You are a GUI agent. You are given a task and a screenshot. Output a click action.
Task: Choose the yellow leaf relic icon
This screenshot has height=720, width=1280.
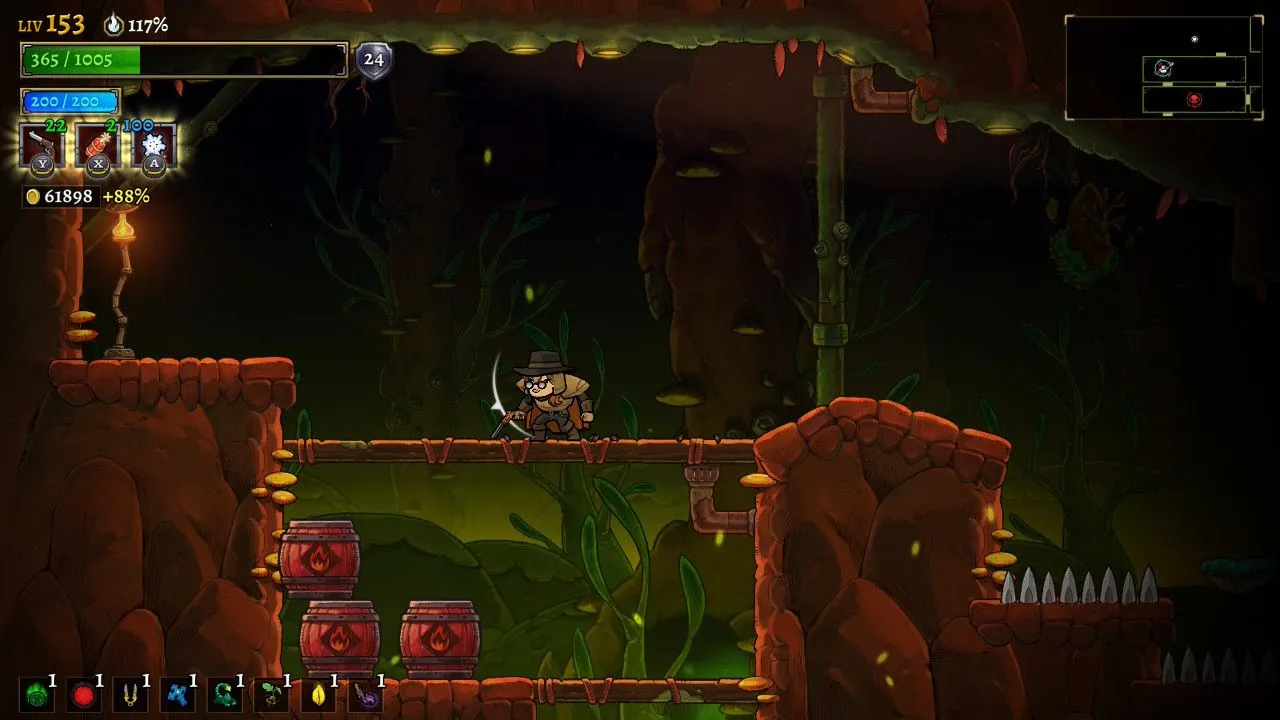tap(318, 694)
